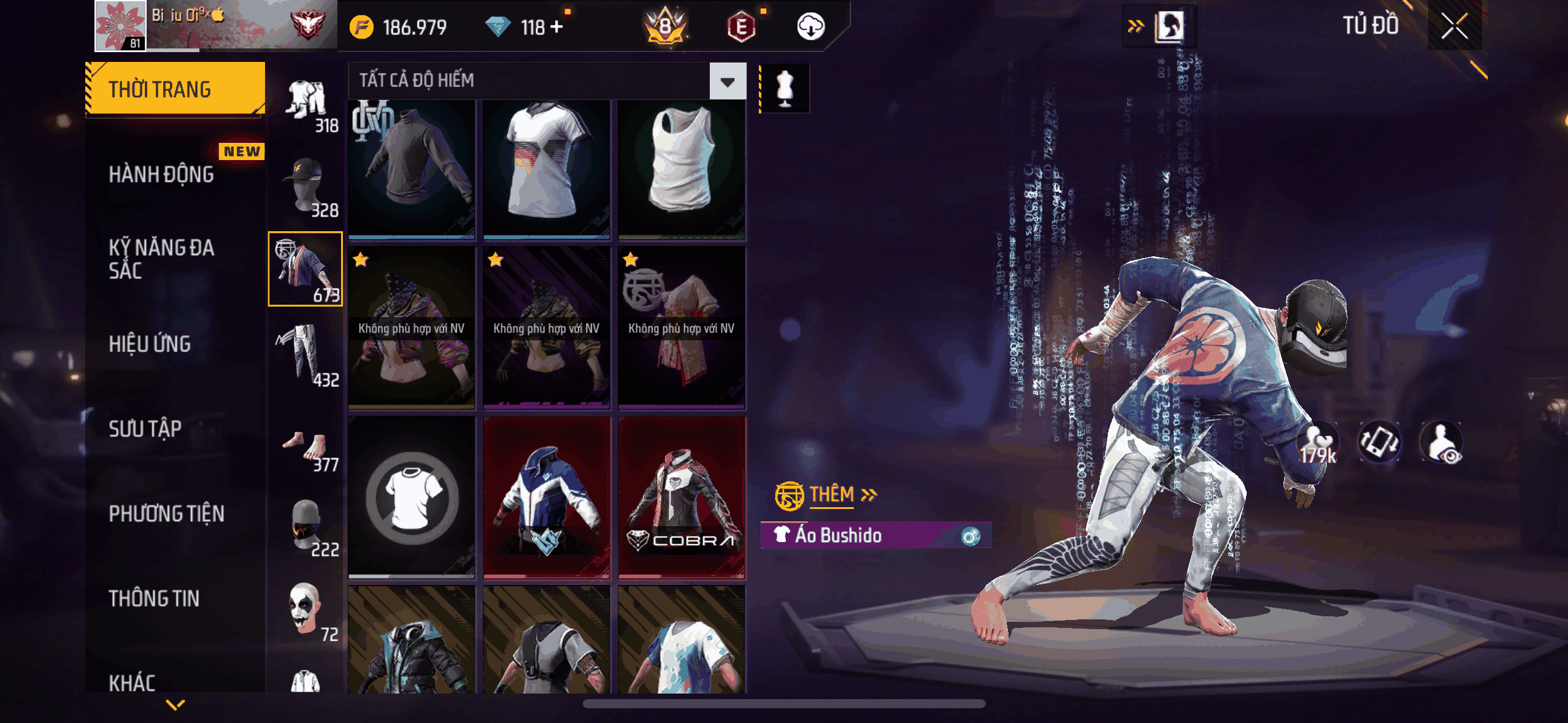Go to the Sưu Tập collection tab
Image resolution: width=1568 pixels, height=723 pixels.
pyautogui.click(x=145, y=429)
